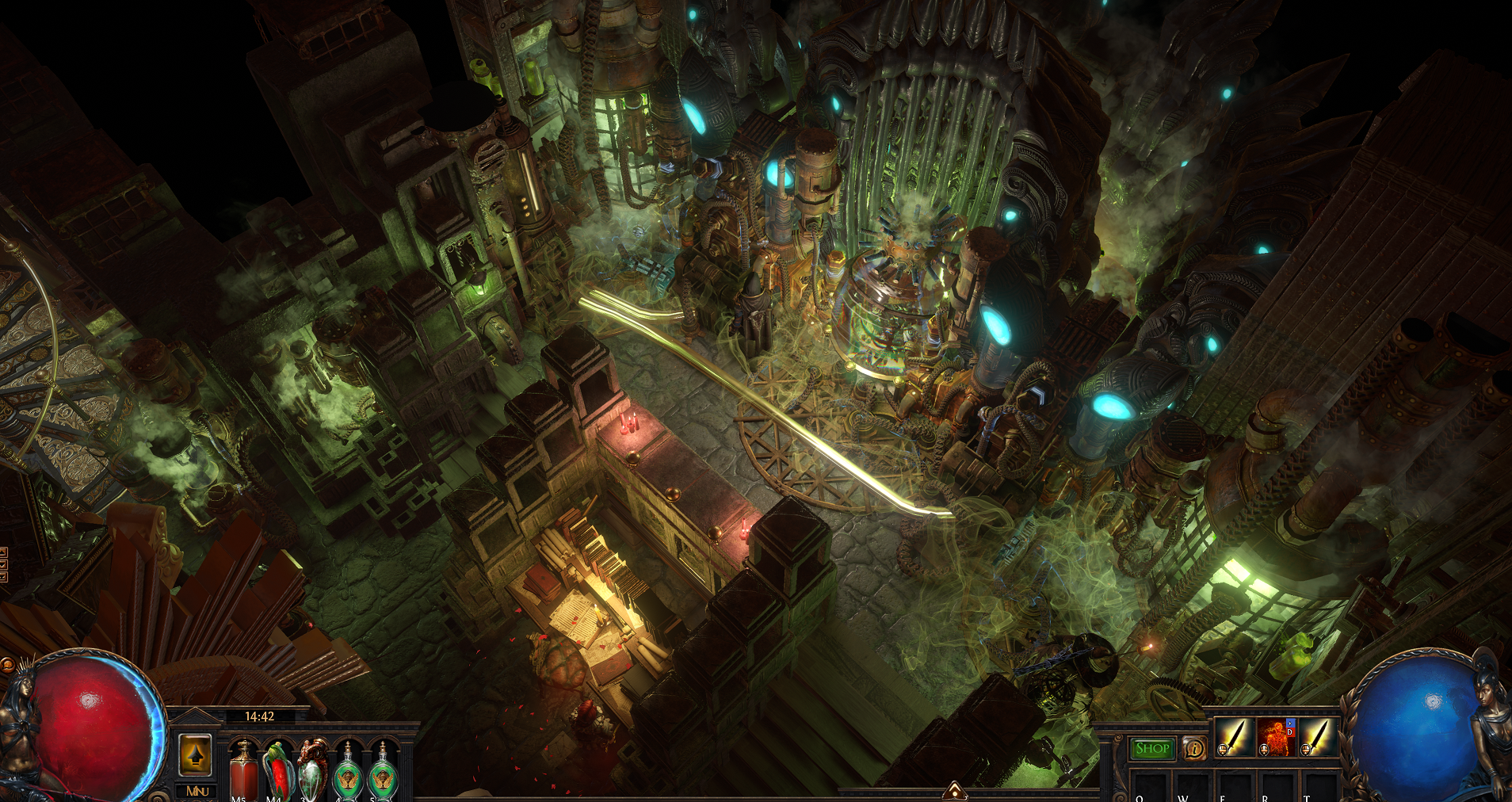Screen dimensions: 1512x802
Task: Use the tall red life flask
Action: tap(243, 770)
